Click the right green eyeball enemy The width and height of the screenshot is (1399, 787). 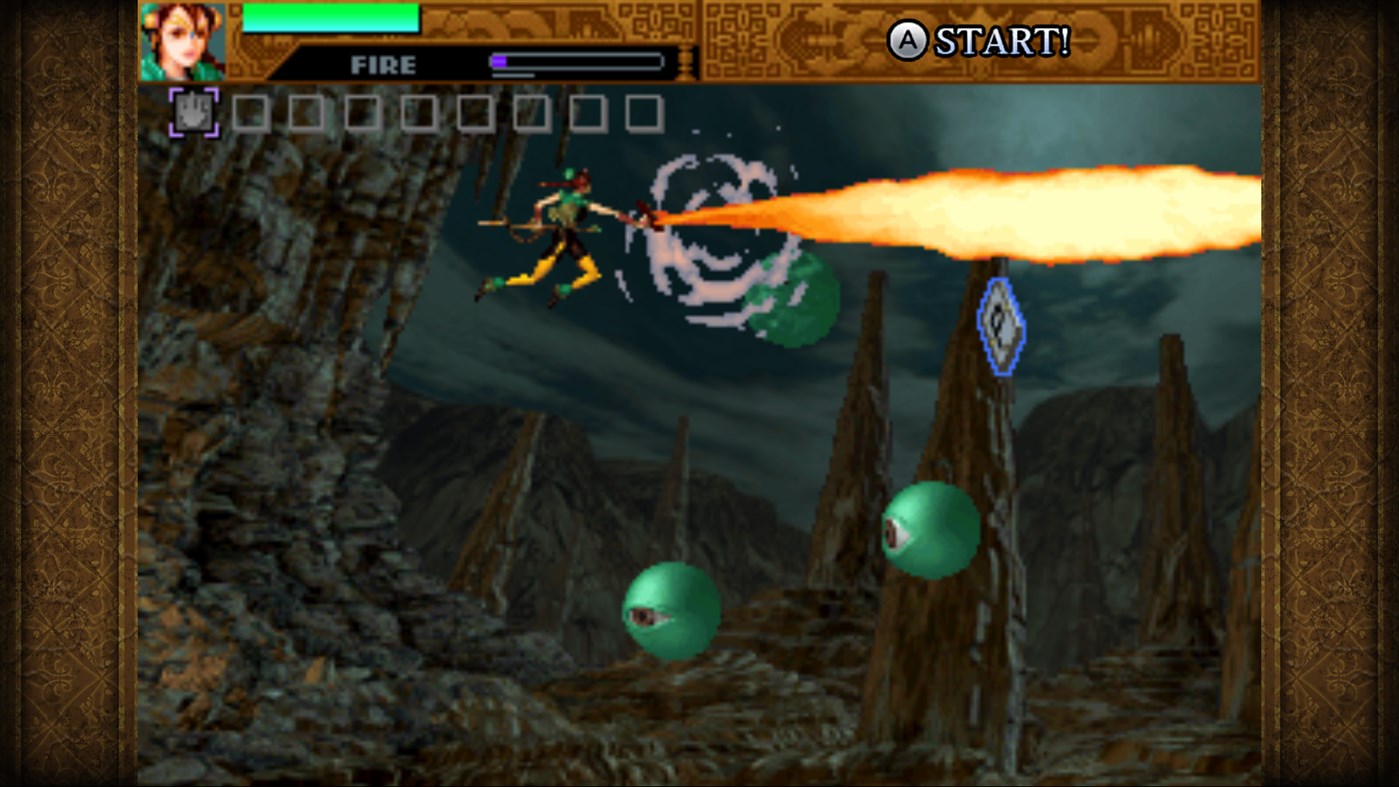click(x=930, y=531)
